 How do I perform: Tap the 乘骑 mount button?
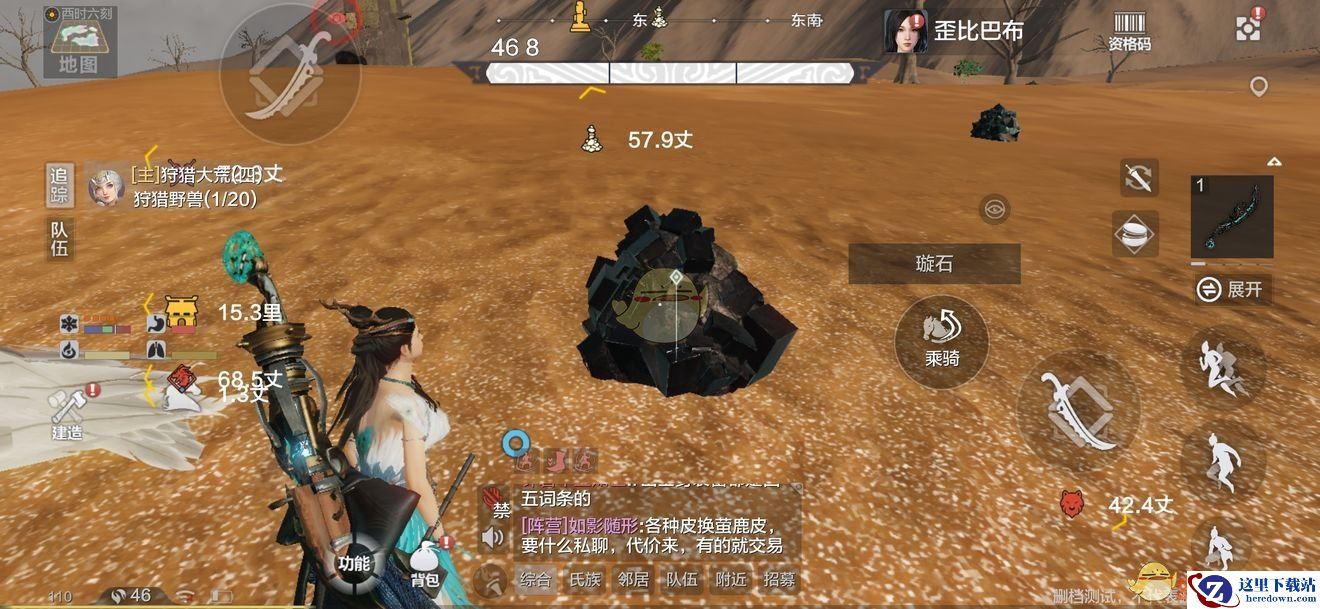[941, 341]
